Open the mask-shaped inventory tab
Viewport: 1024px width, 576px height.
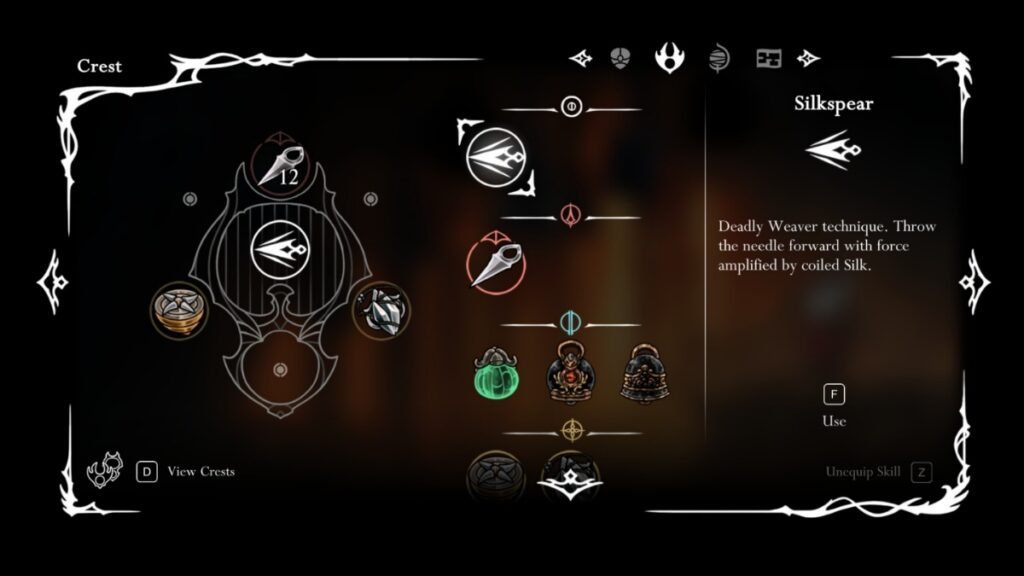click(x=620, y=58)
